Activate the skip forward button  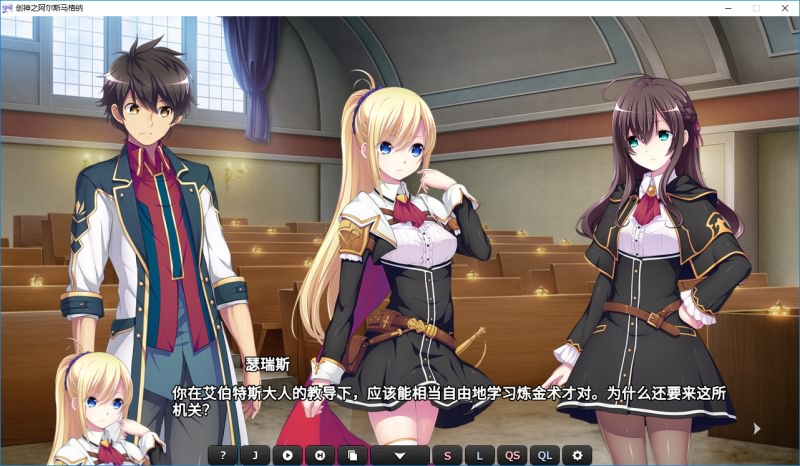click(319, 455)
